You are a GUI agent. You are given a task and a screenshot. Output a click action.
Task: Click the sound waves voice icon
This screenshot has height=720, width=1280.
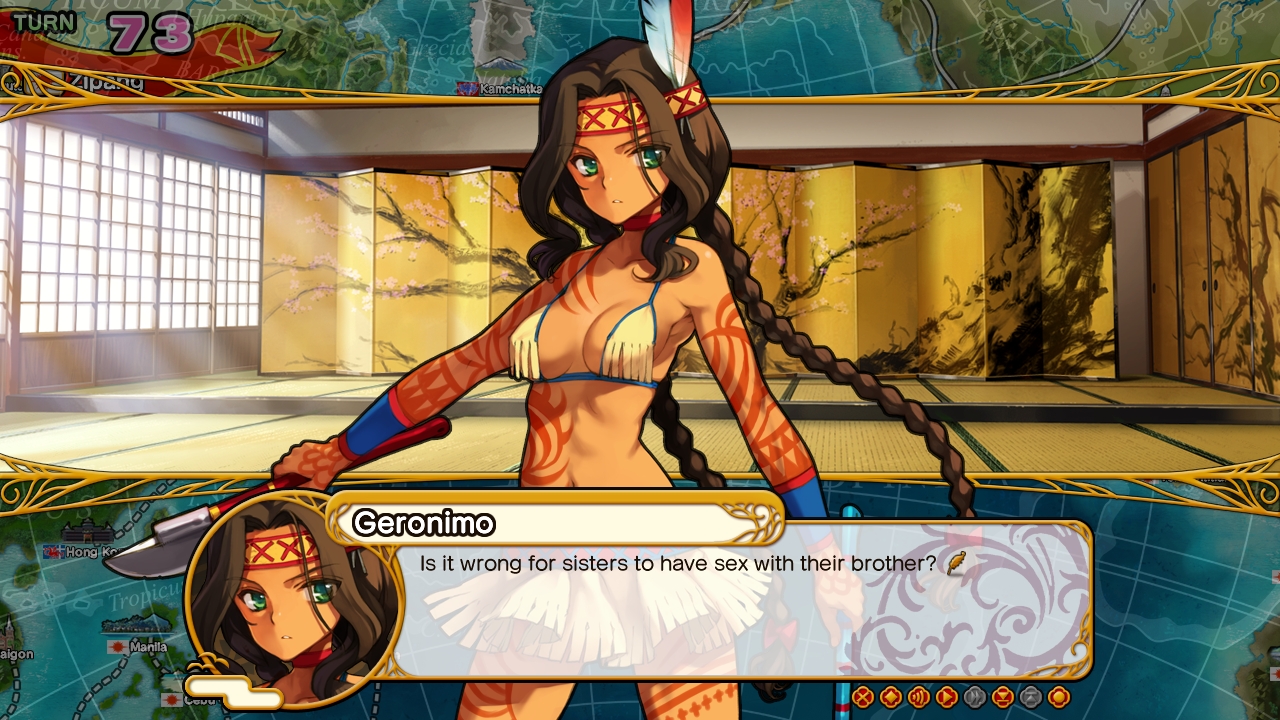[x=919, y=697]
